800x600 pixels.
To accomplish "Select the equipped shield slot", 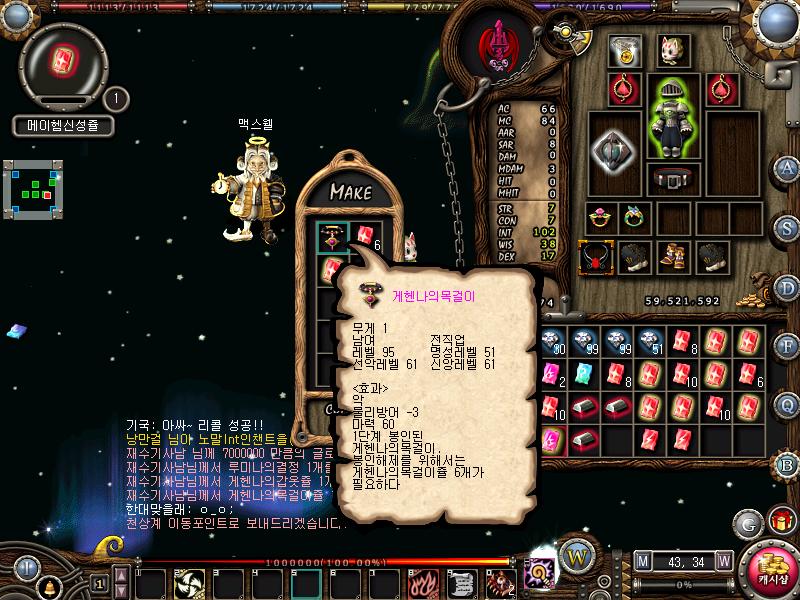I will pos(612,150).
